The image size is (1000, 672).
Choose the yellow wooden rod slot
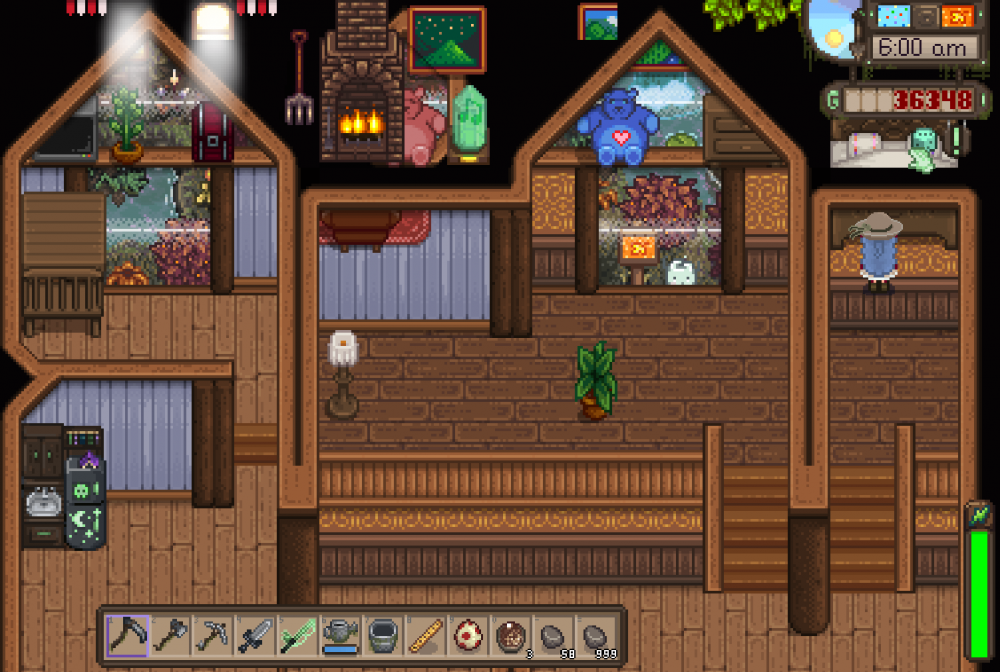pos(427,635)
